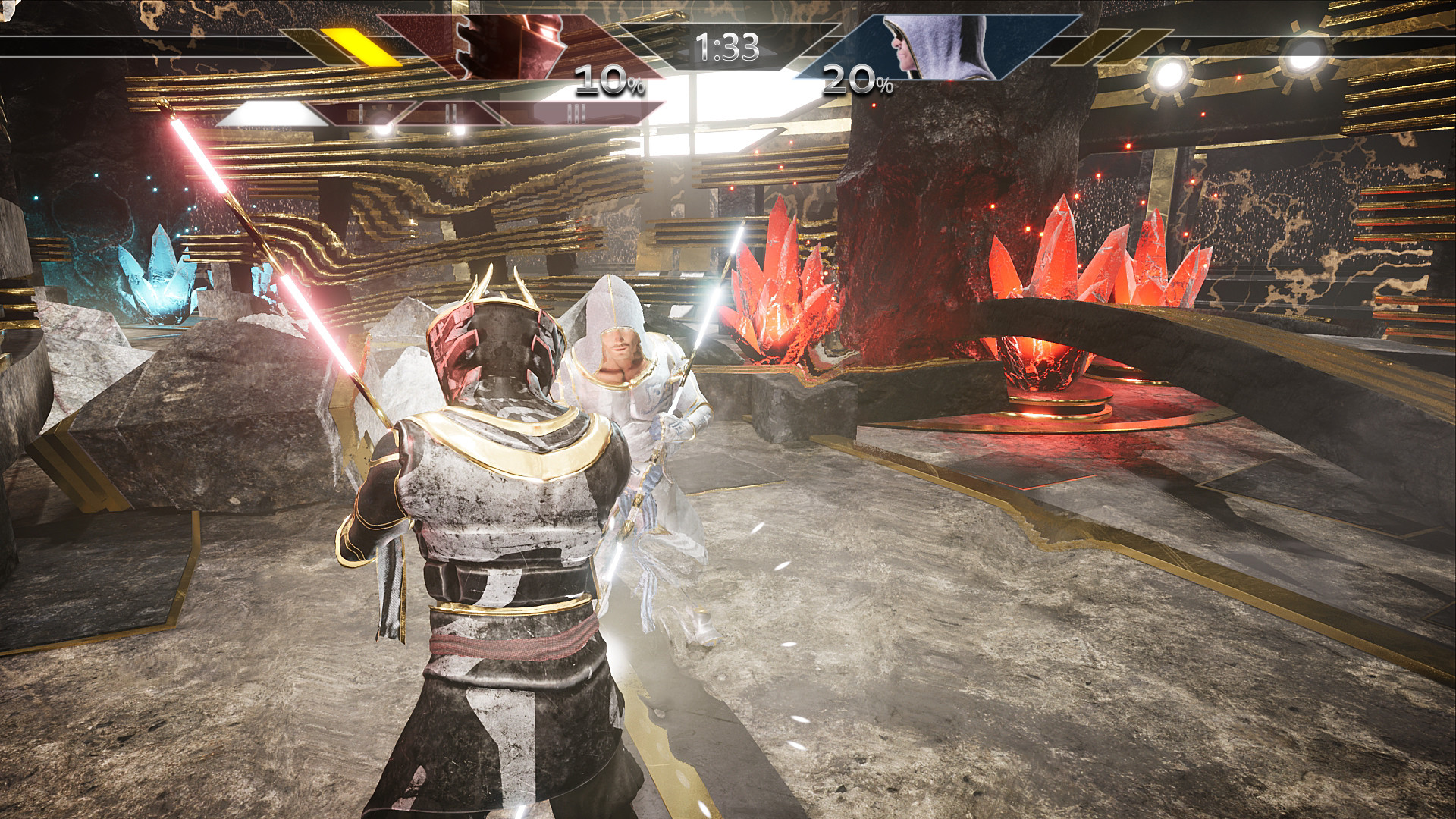Click the yellow charge segment on the left gauge

pos(362,46)
